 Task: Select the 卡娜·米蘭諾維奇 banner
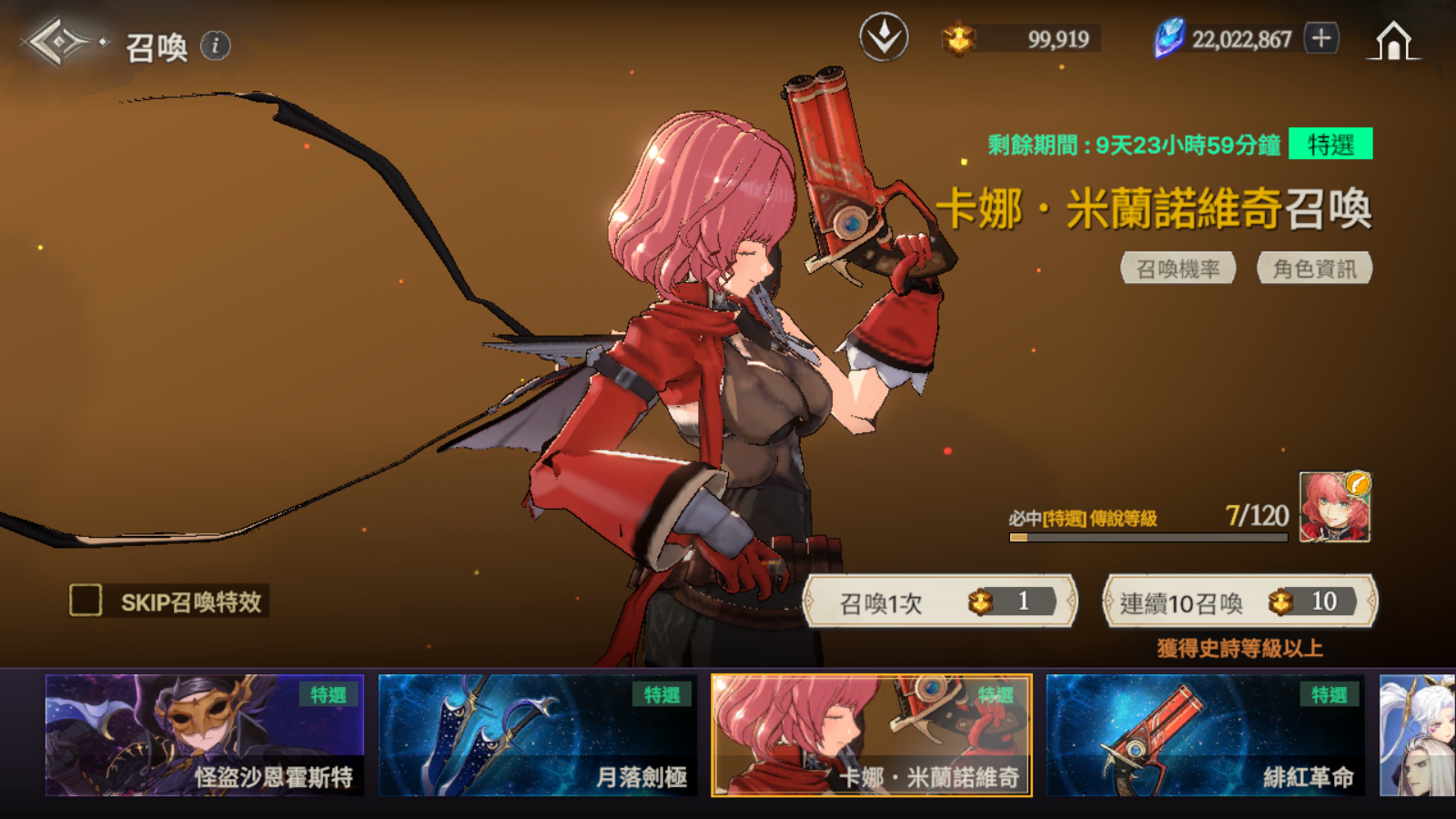pyautogui.click(x=872, y=735)
